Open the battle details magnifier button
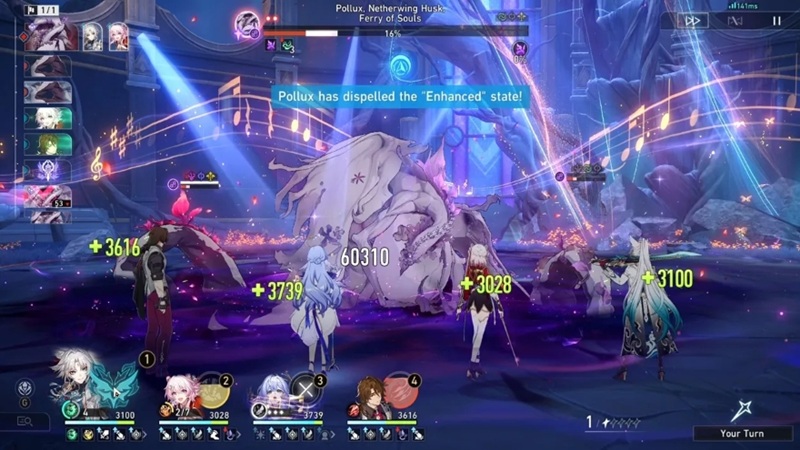This screenshot has height=450, width=800. (x=25, y=422)
